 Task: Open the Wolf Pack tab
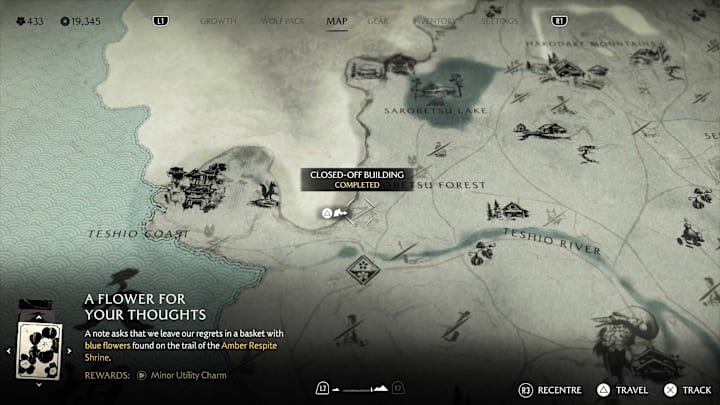click(281, 20)
